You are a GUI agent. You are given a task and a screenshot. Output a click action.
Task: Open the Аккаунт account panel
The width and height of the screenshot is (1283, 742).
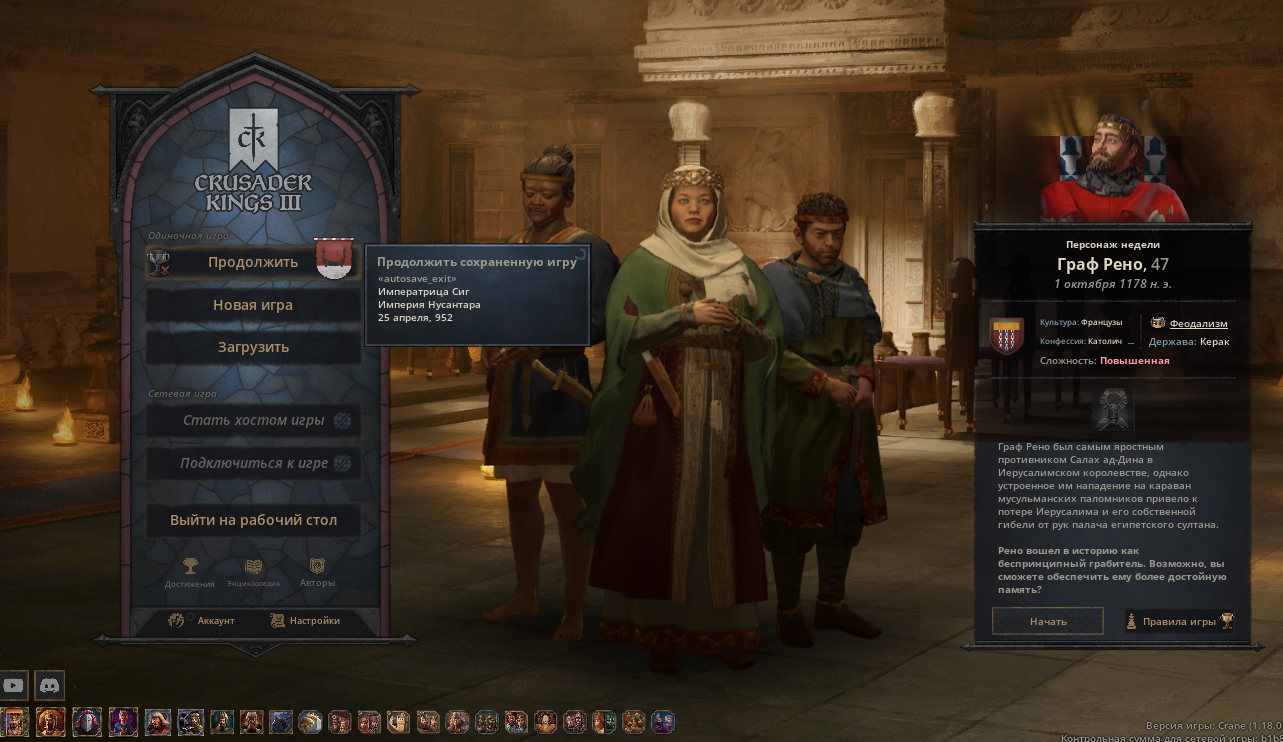click(x=203, y=620)
